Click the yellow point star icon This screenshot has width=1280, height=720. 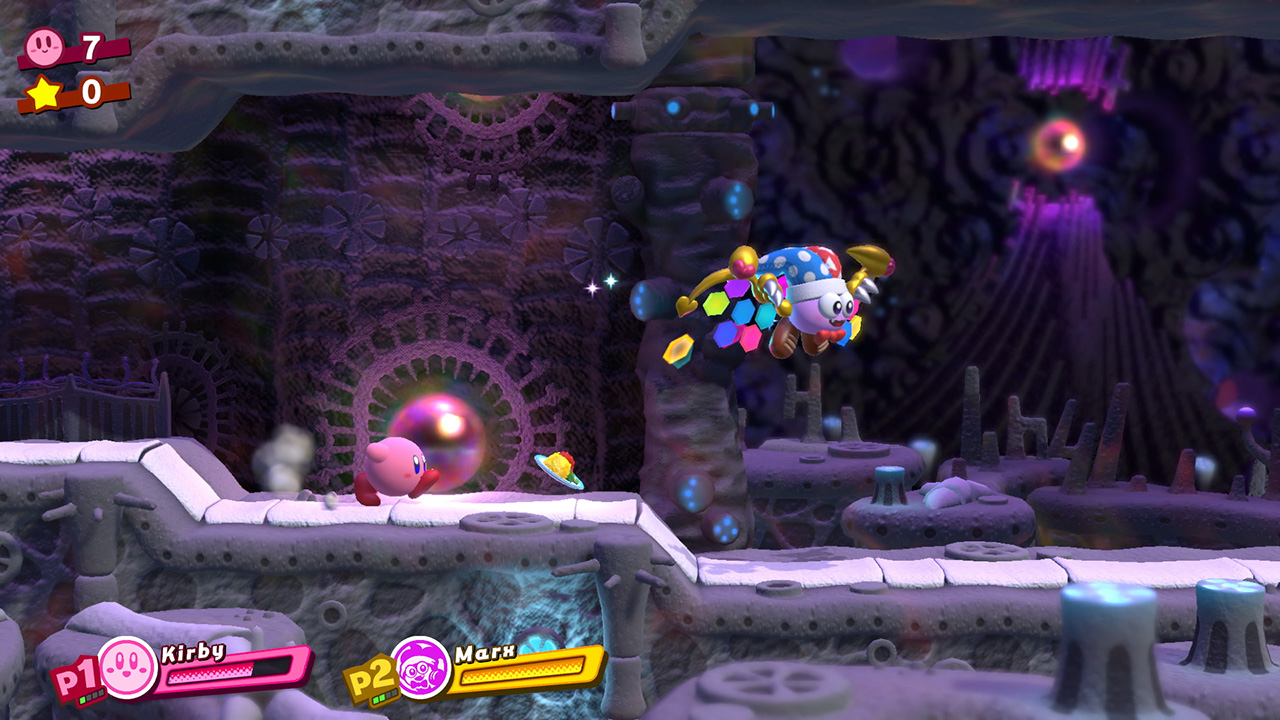(x=43, y=92)
